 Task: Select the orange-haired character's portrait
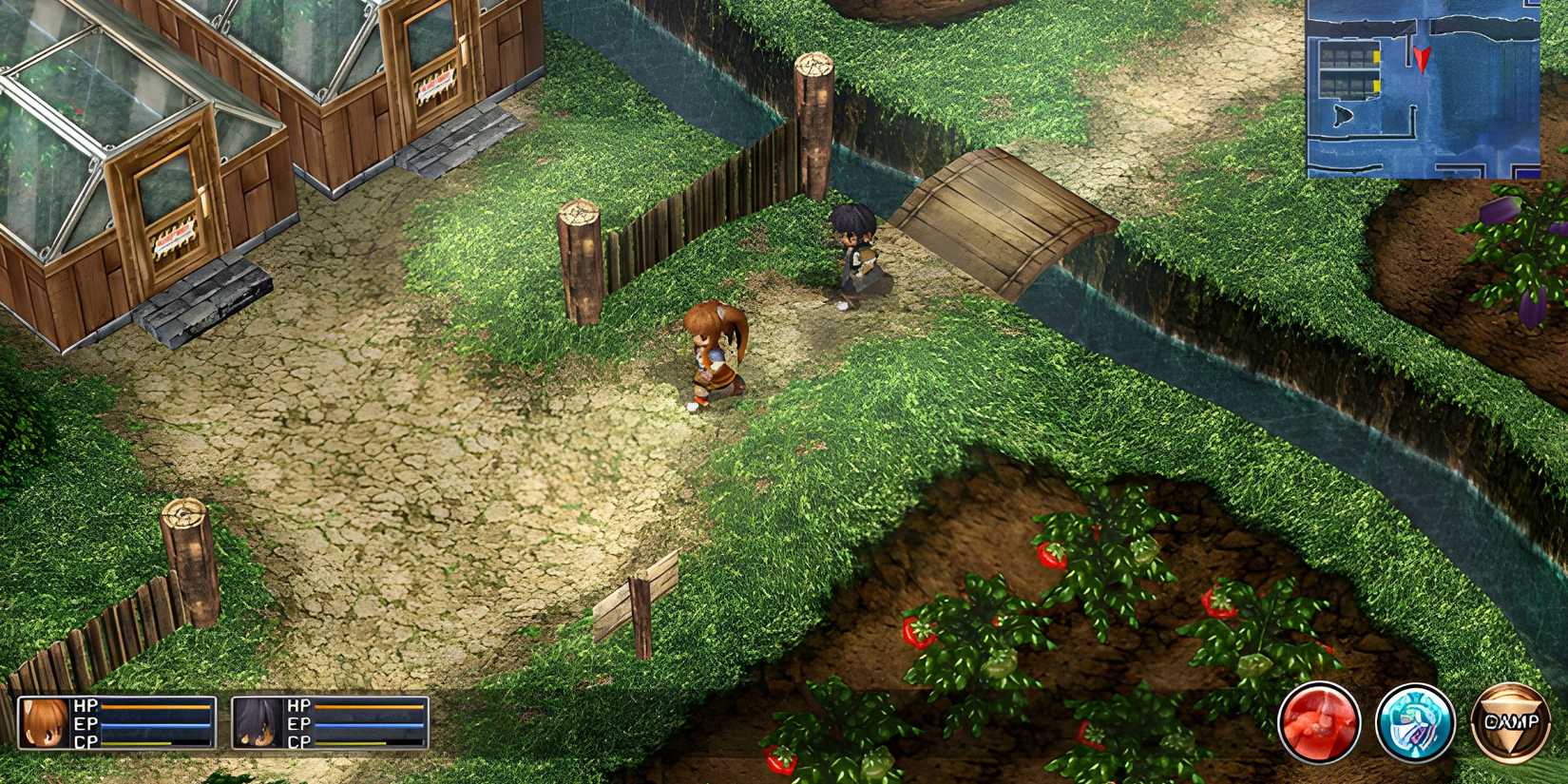point(45,723)
